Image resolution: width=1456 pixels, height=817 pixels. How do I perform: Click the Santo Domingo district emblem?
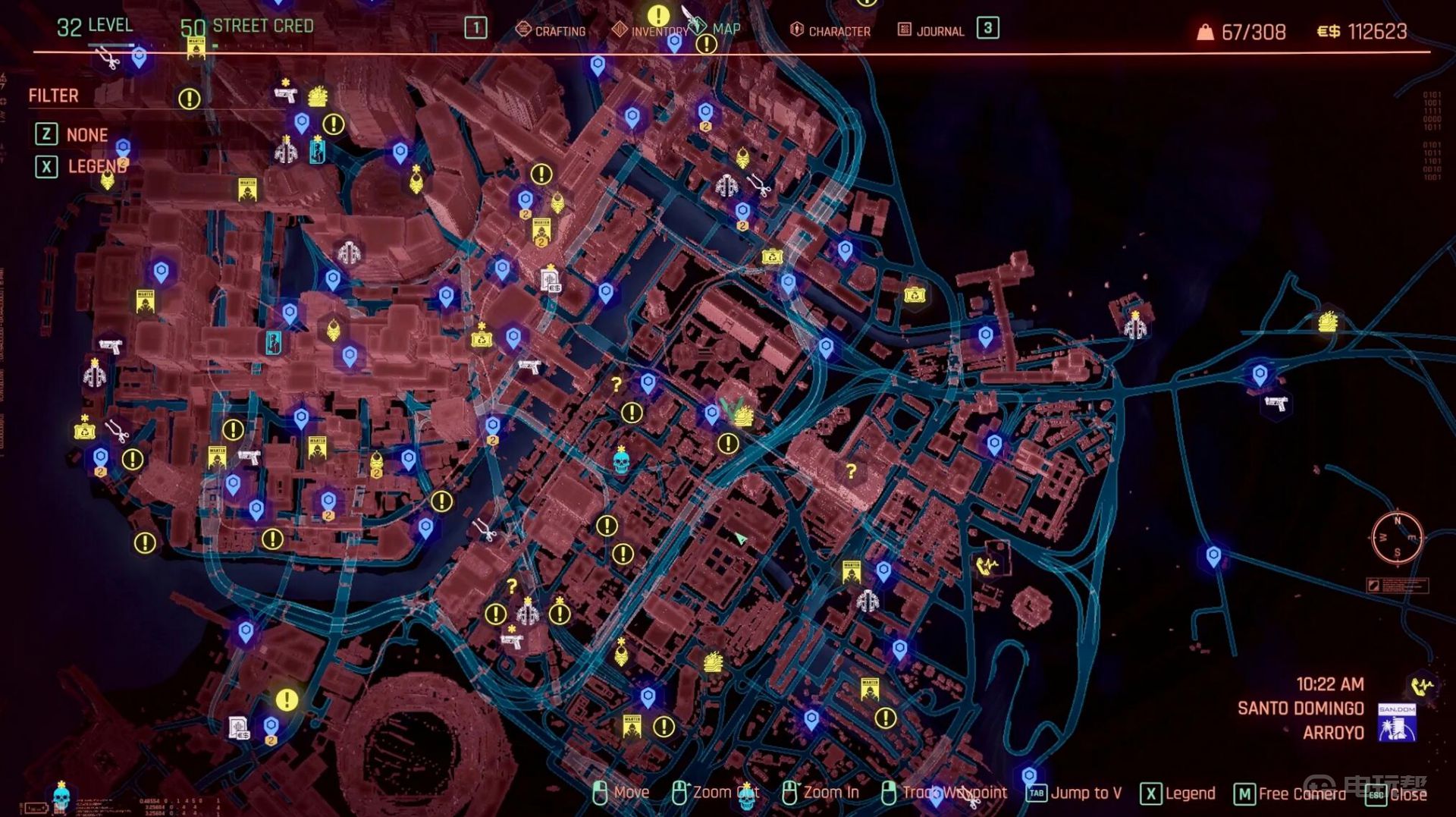(x=1396, y=722)
